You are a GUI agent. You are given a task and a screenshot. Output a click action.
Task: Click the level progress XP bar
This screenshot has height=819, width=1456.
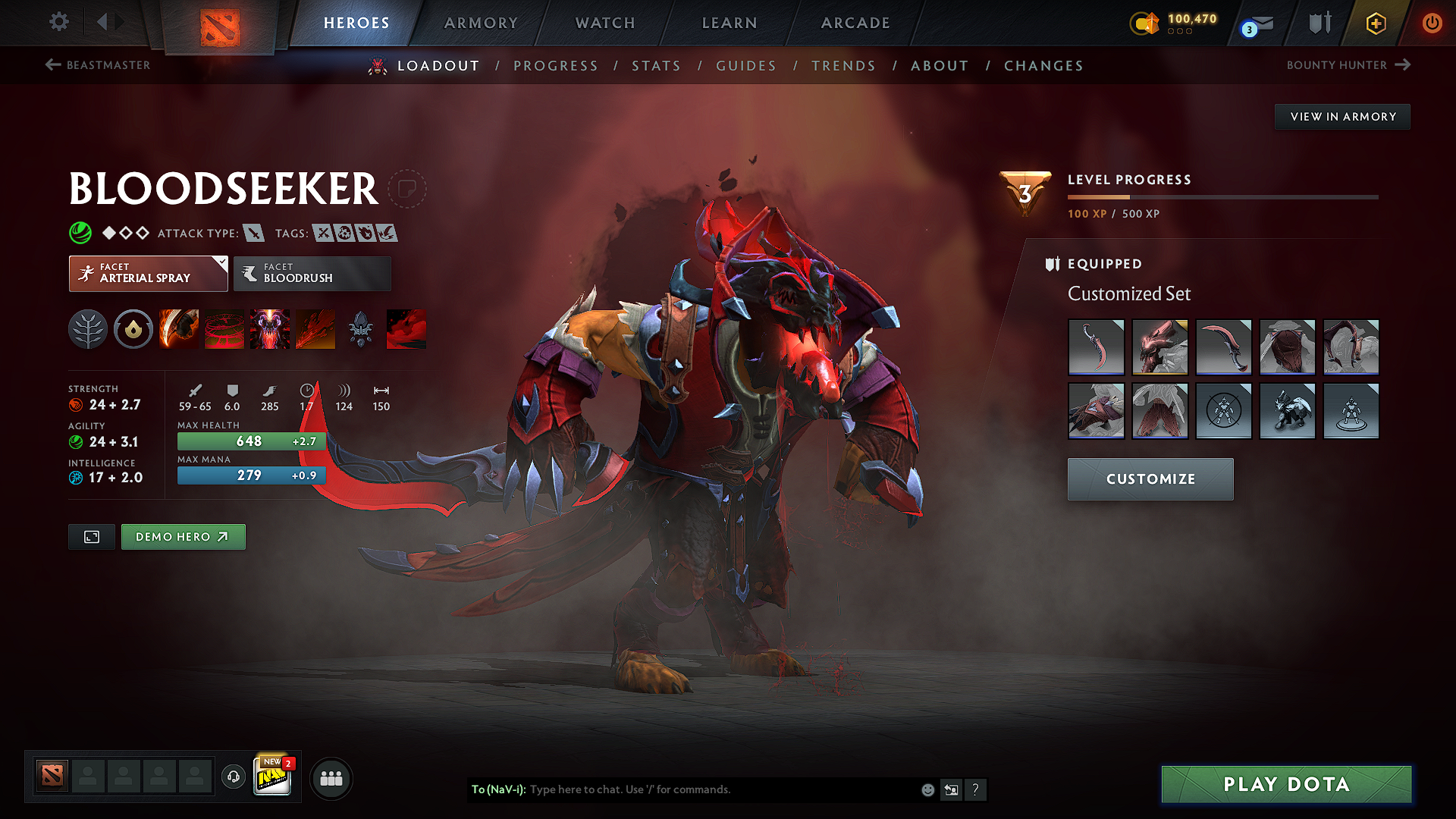[x=1224, y=196]
